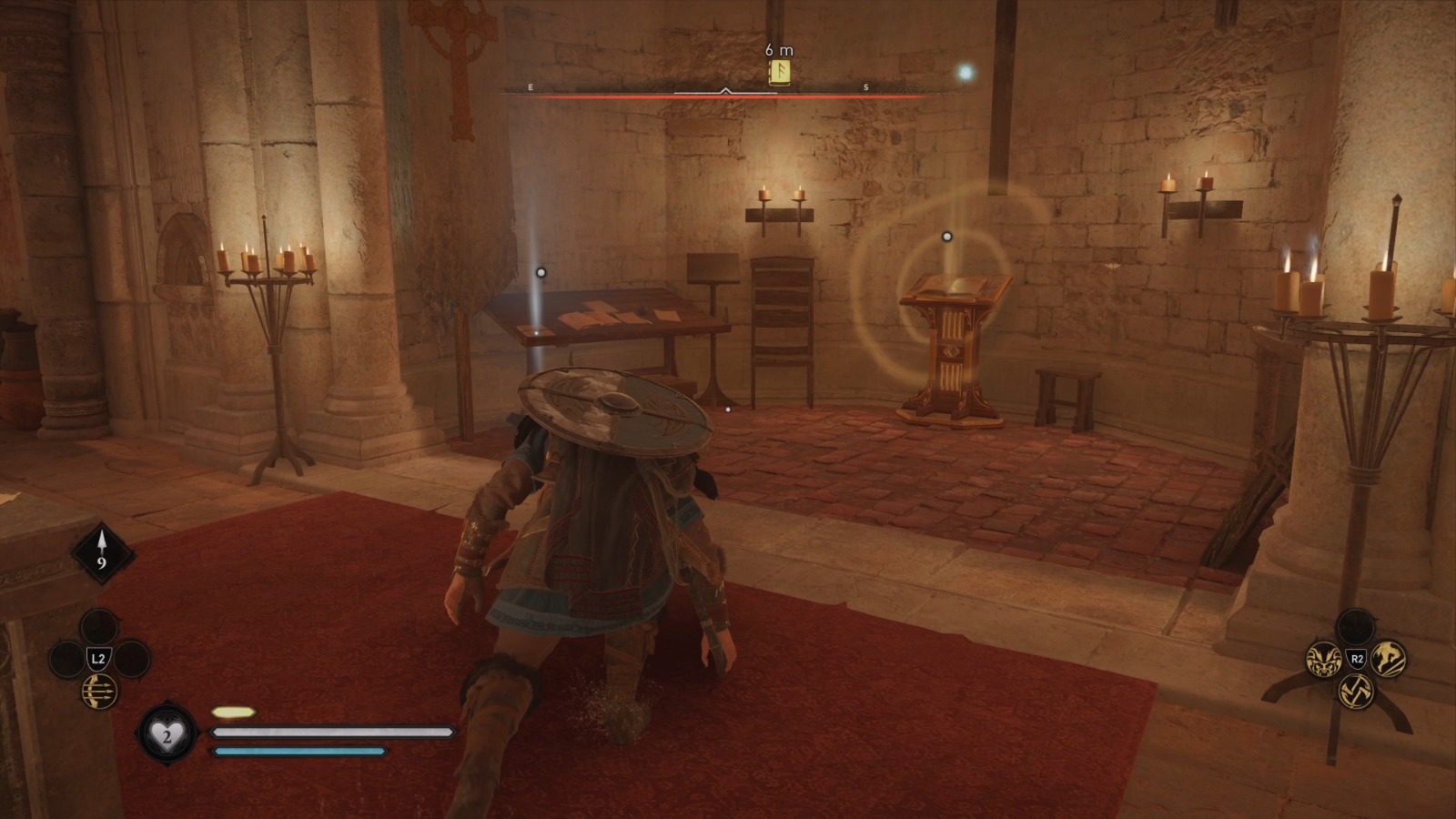
Task: Click the beast-face ability icon on R2 wheel
Action: (1324, 661)
